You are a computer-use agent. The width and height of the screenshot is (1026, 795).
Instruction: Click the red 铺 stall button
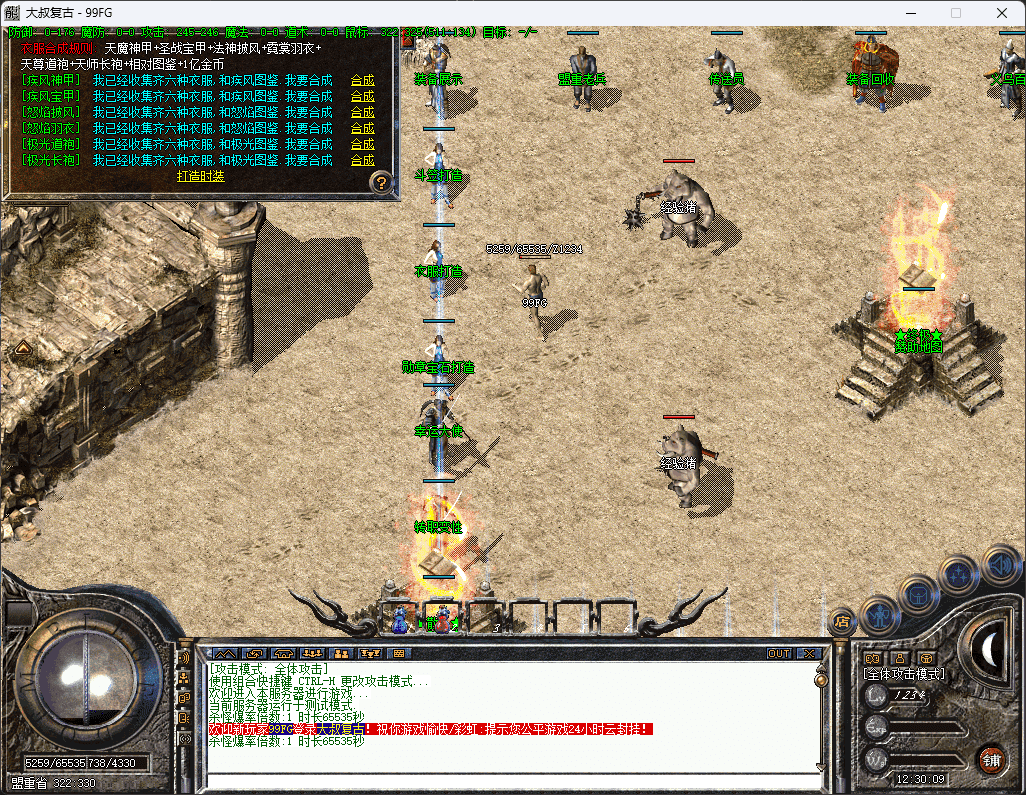991,758
